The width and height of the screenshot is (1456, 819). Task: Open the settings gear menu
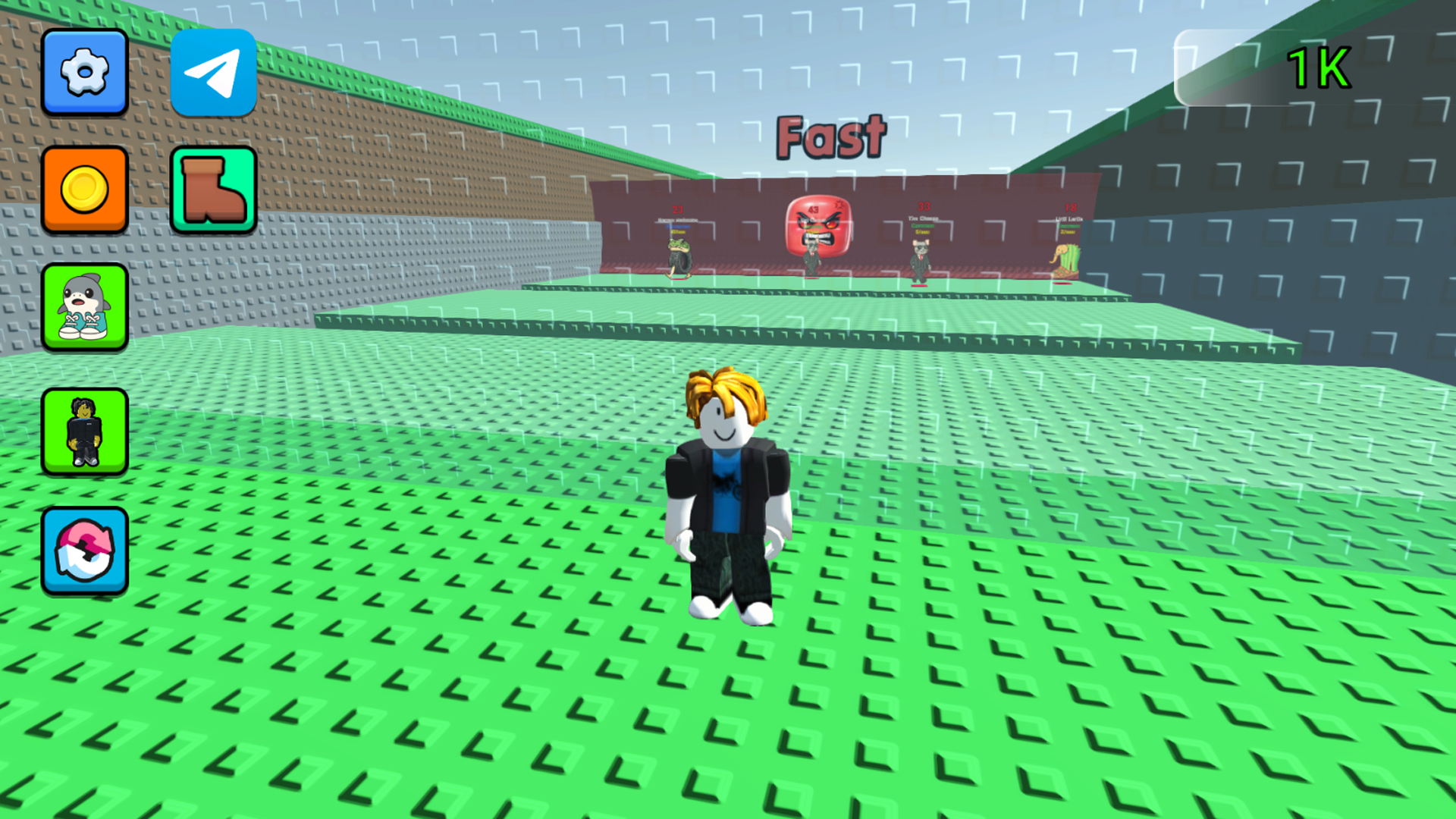84,72
